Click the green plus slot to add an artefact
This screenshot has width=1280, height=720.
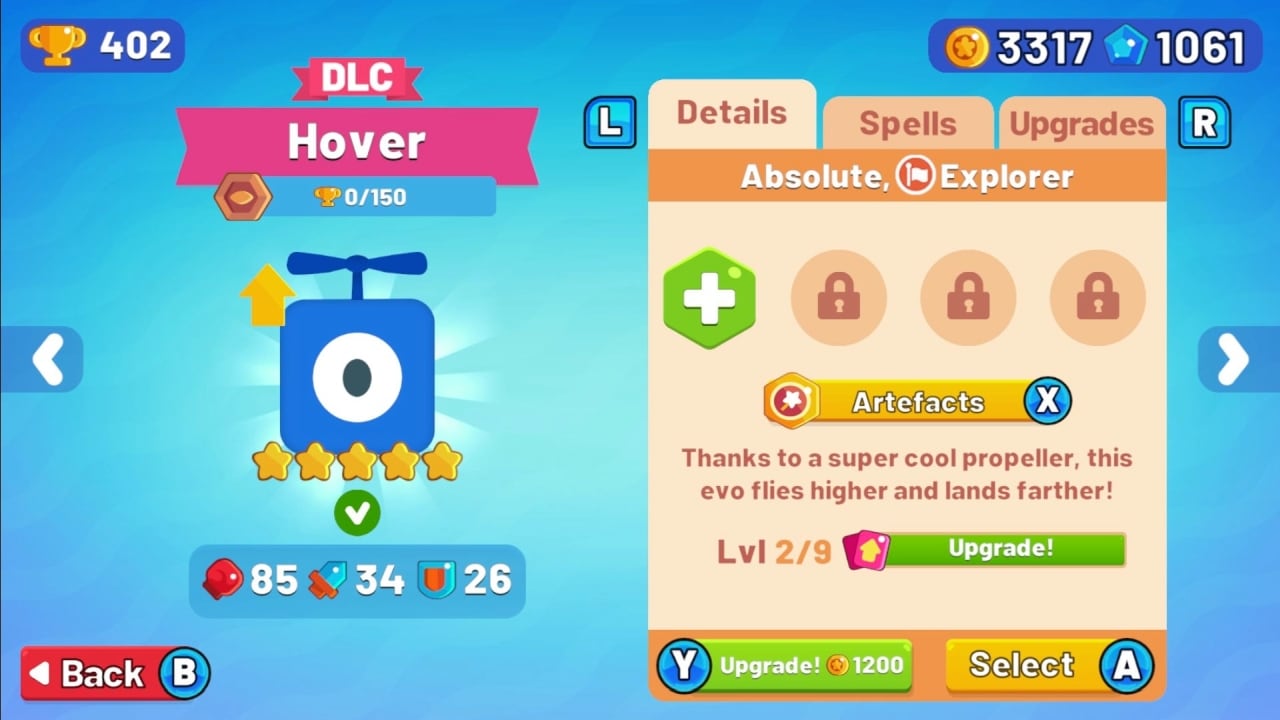point(709,297)
